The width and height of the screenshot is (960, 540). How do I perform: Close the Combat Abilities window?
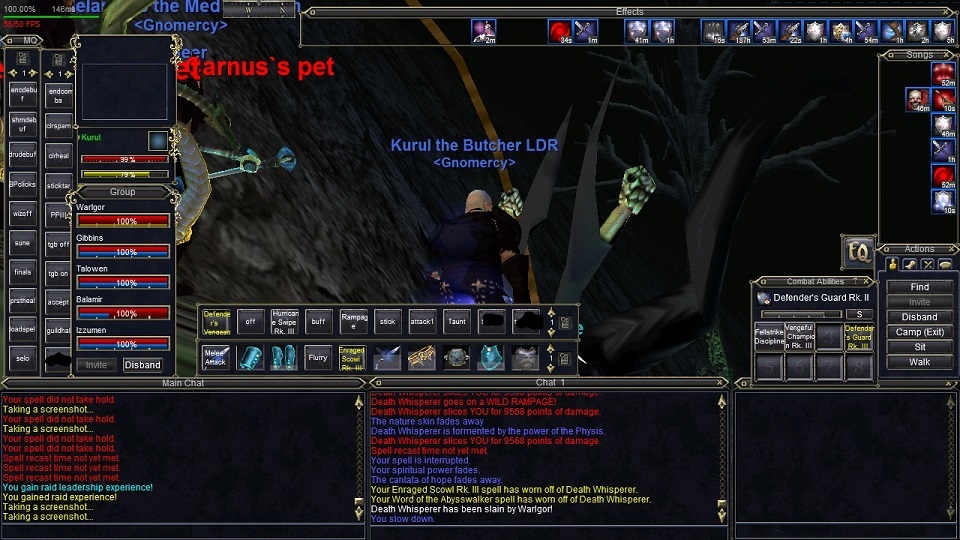point(868,282)
